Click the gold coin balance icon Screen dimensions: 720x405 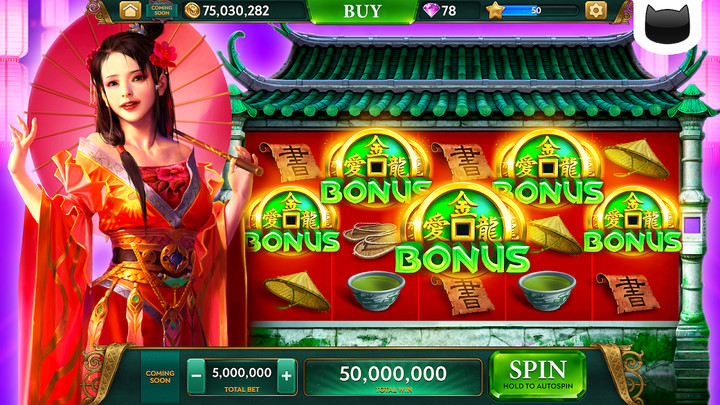pyautogui.click(x=192, y=11)
